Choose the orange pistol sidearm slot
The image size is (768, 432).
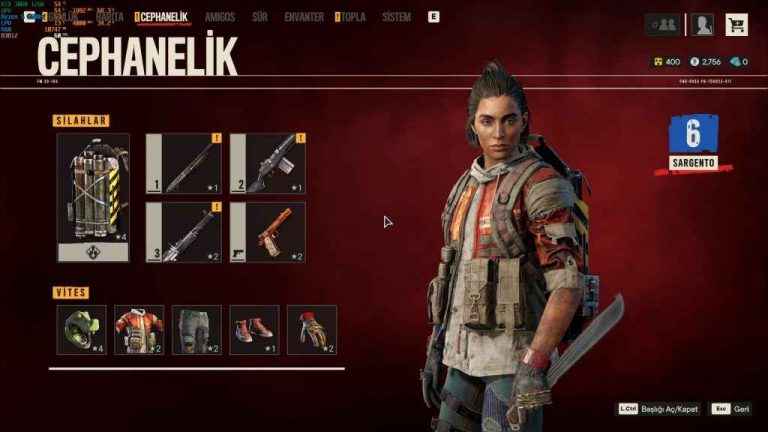click(x=268, y=232)
